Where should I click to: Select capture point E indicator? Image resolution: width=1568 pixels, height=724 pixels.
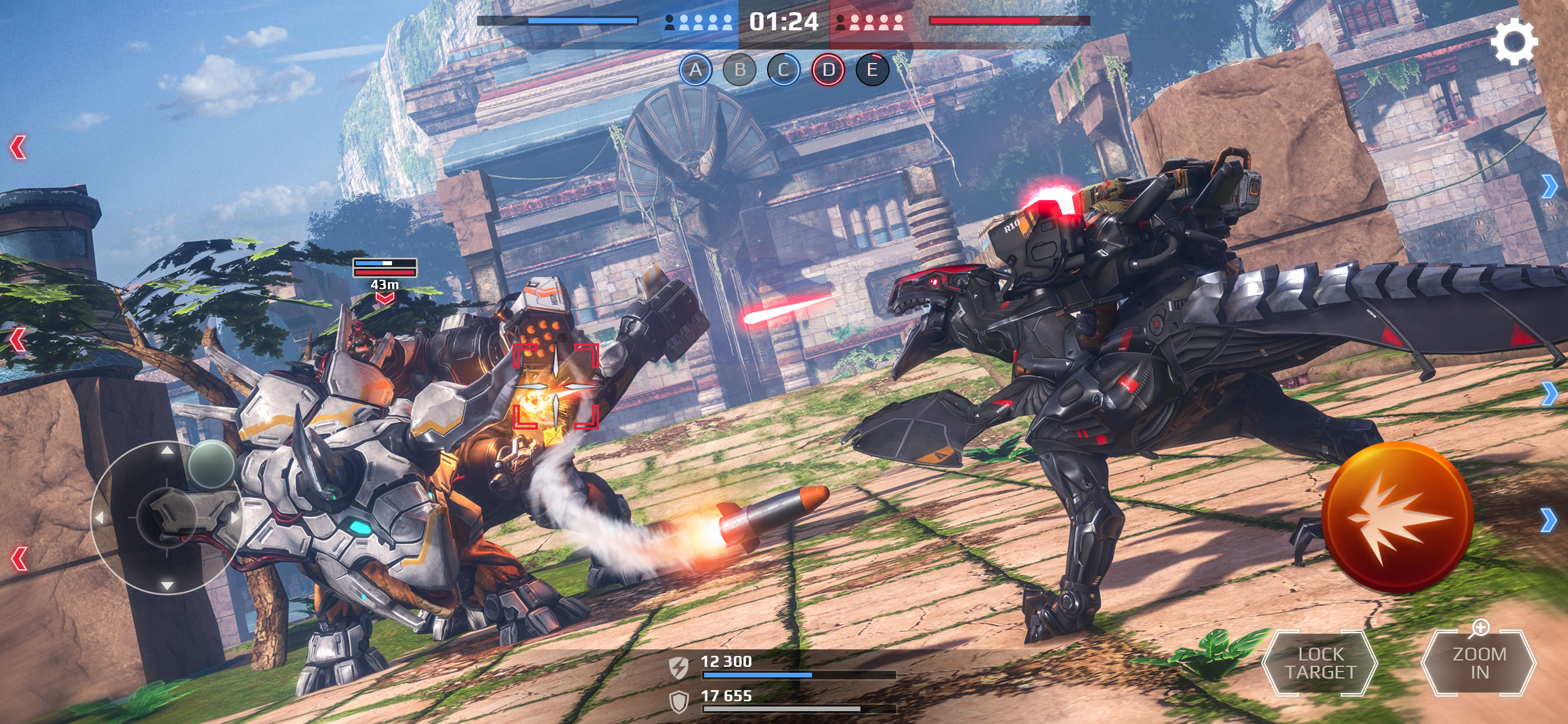872,70
